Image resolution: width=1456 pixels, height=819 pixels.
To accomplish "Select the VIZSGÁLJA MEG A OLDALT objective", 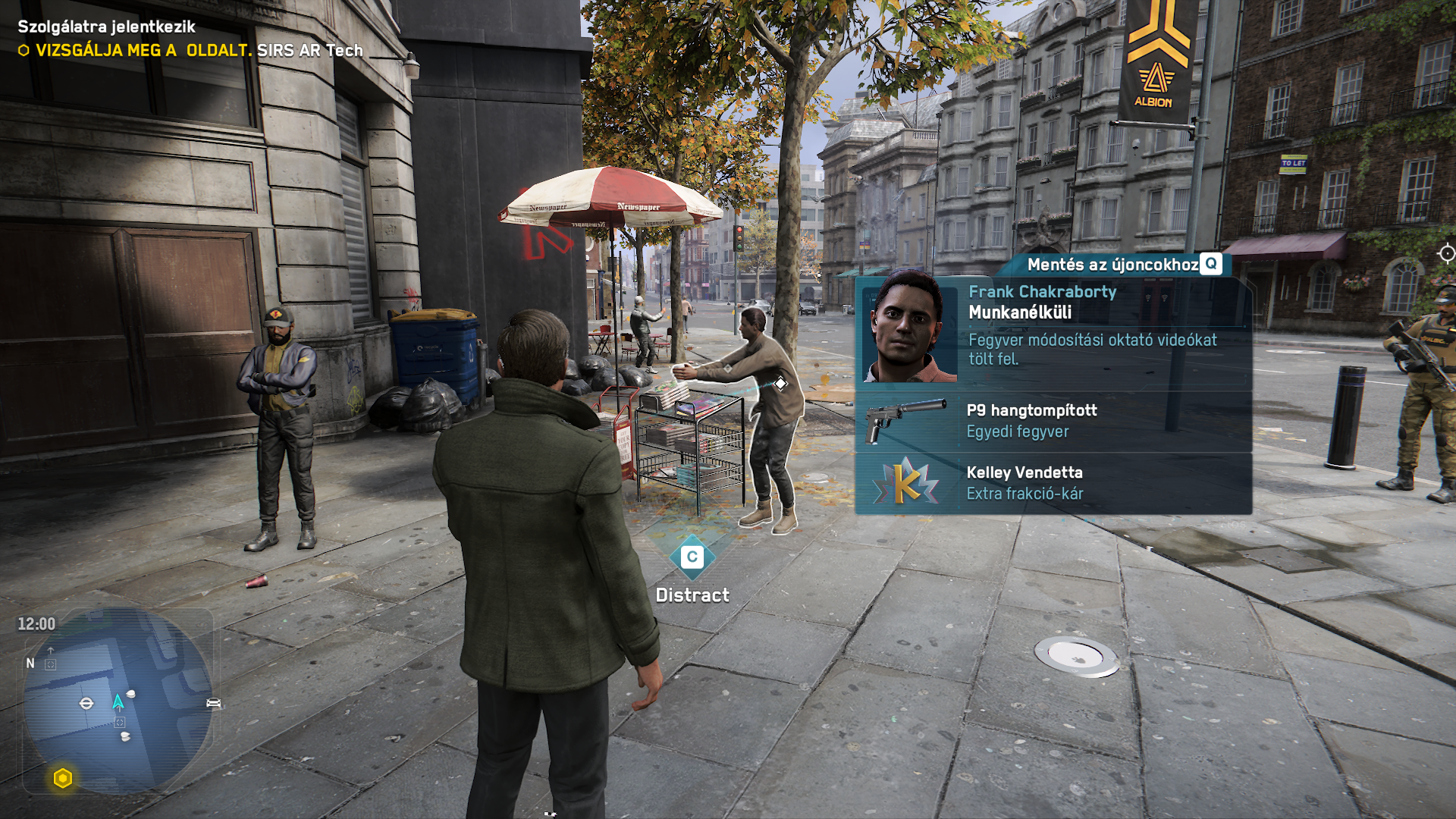I will tap(190, 51).
